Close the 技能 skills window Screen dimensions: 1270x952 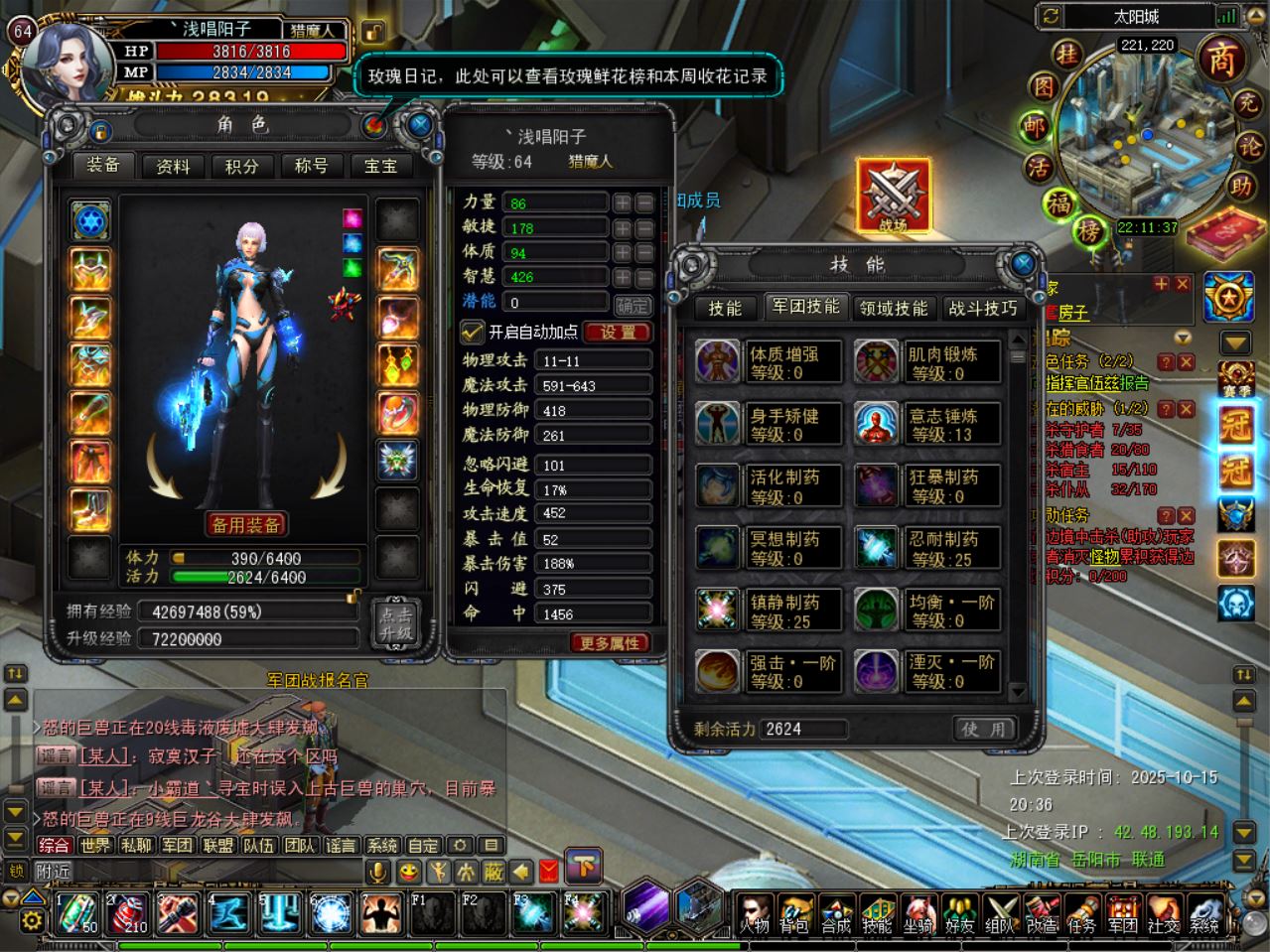point(1023,263)
